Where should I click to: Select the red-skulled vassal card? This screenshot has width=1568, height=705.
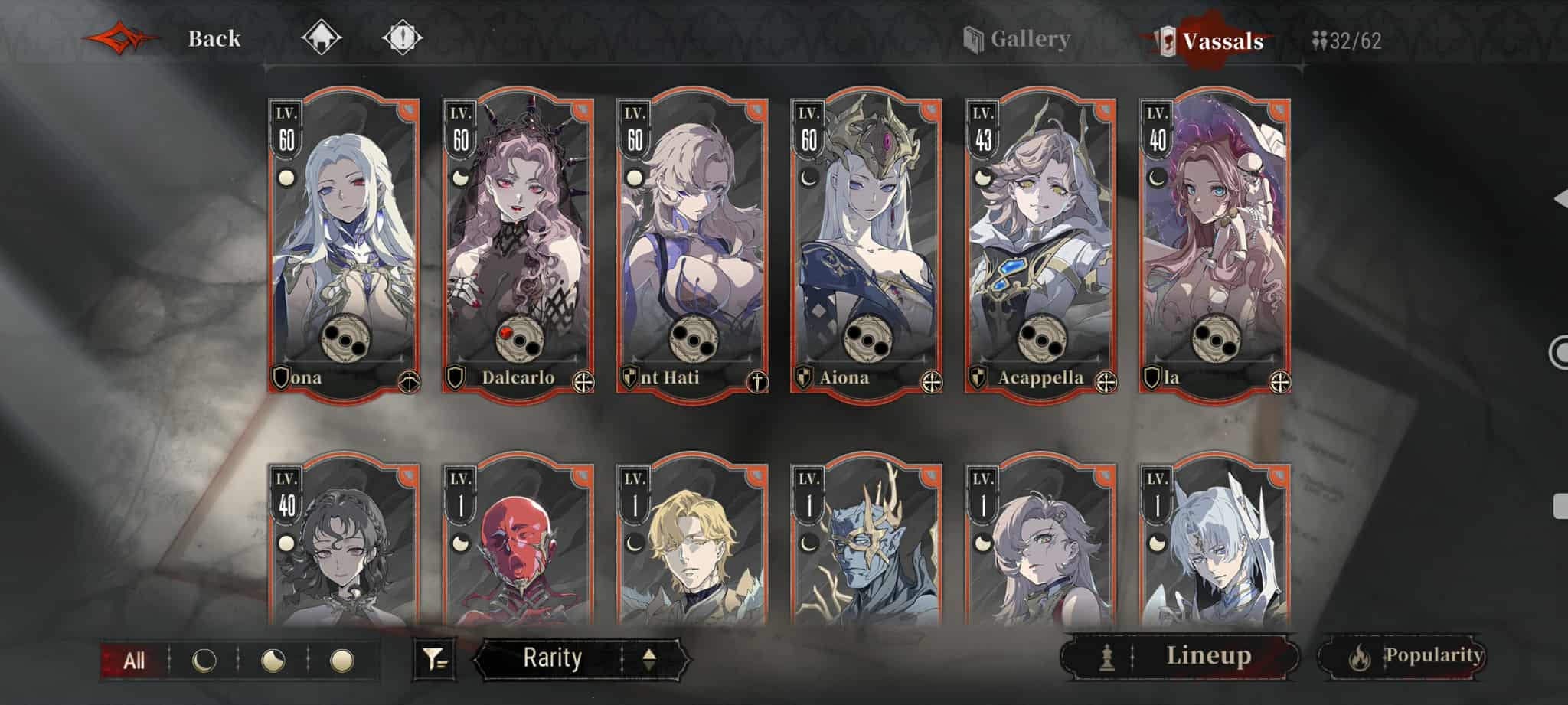click(518, 543)
